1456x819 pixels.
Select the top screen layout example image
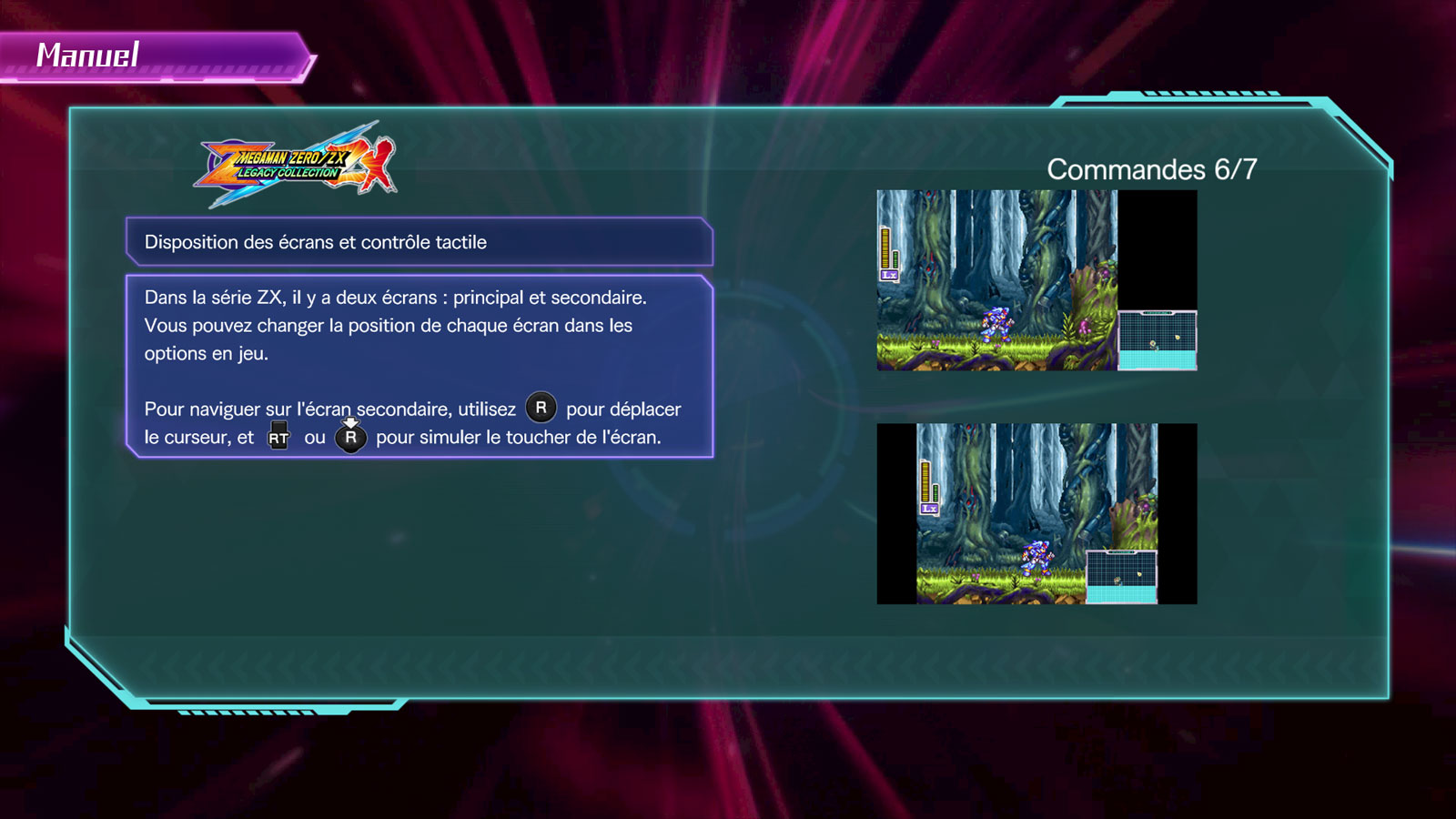point(1036,280)
